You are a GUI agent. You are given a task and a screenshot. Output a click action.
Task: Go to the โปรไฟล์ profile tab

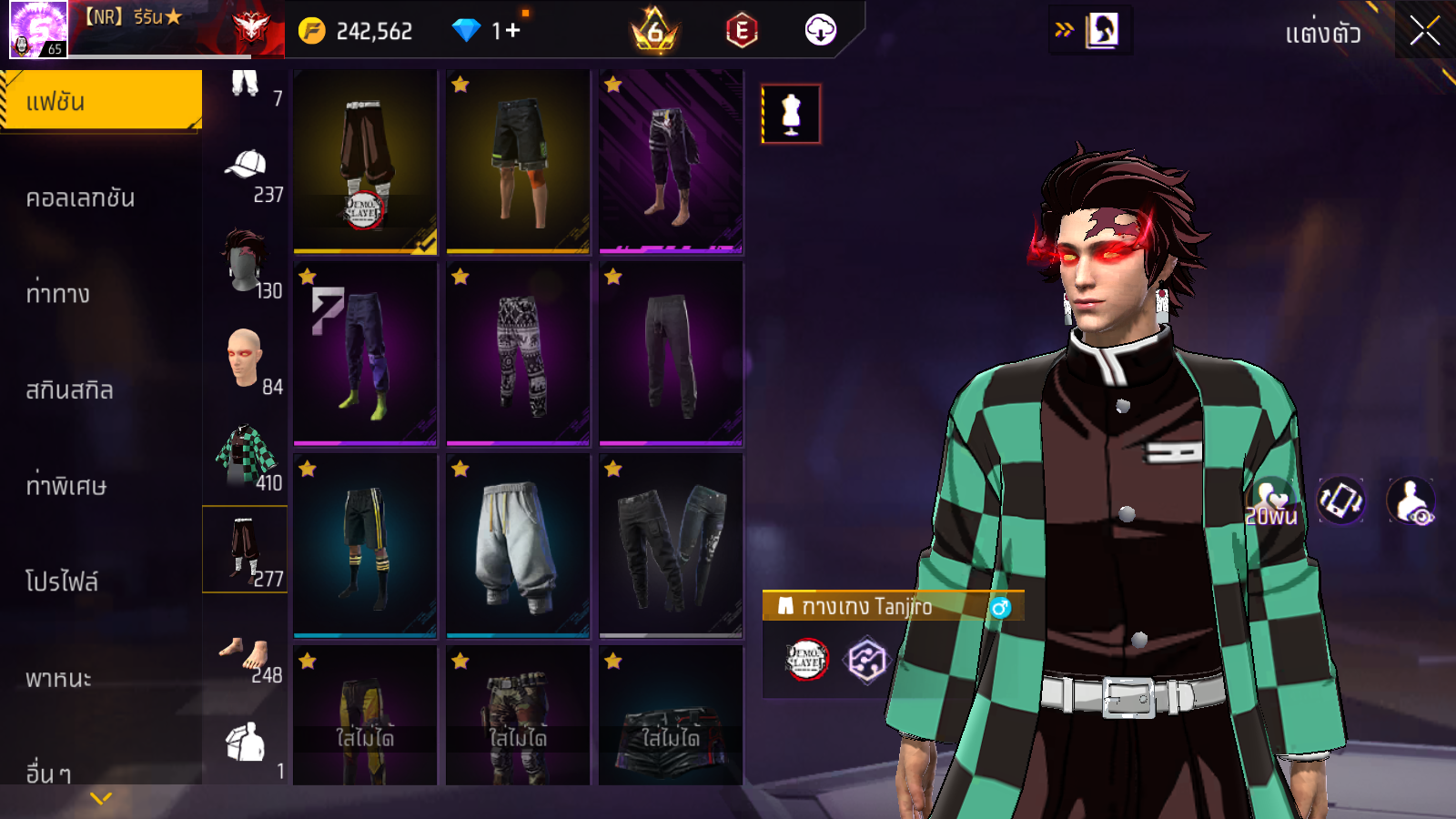click(62, 581)
